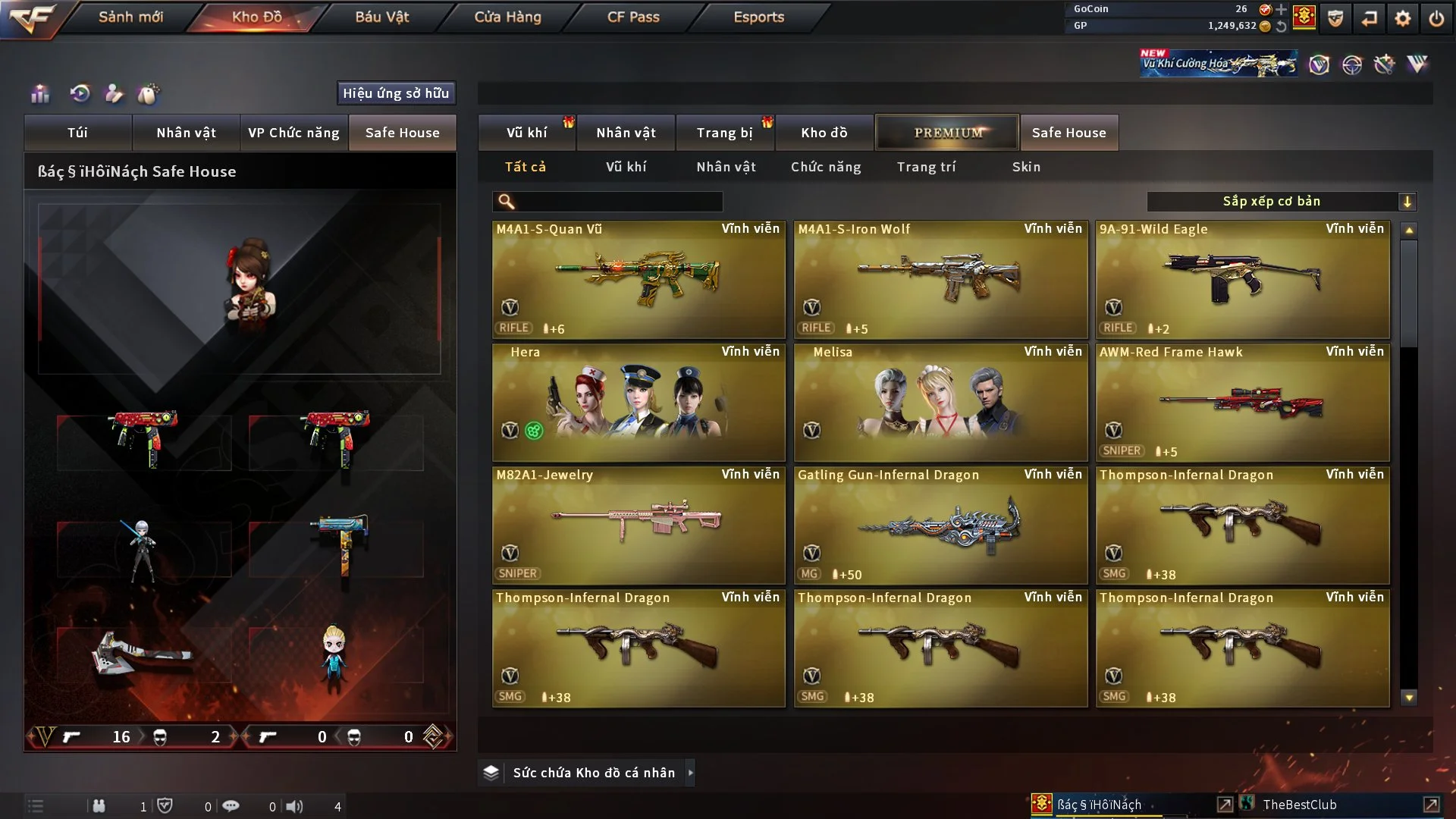Open the mouse effects icon next to character icon
The height and width of the screenshot is (819, 1456).
(149, 94)
